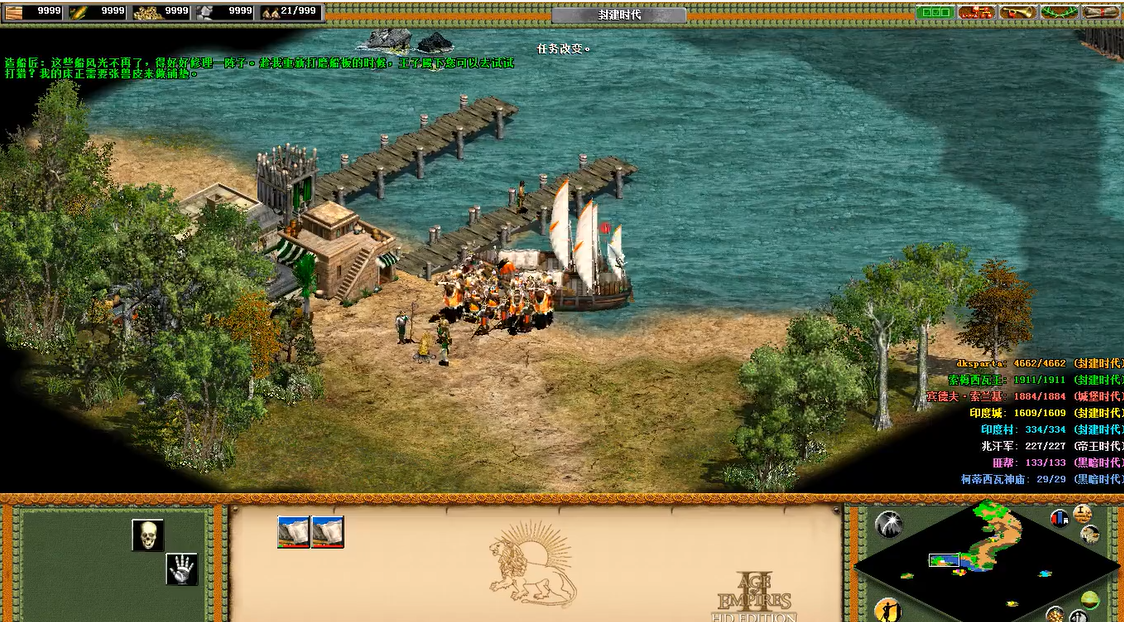Open the game menu scroll button

pyautogui.click(x=1100, y=12)
